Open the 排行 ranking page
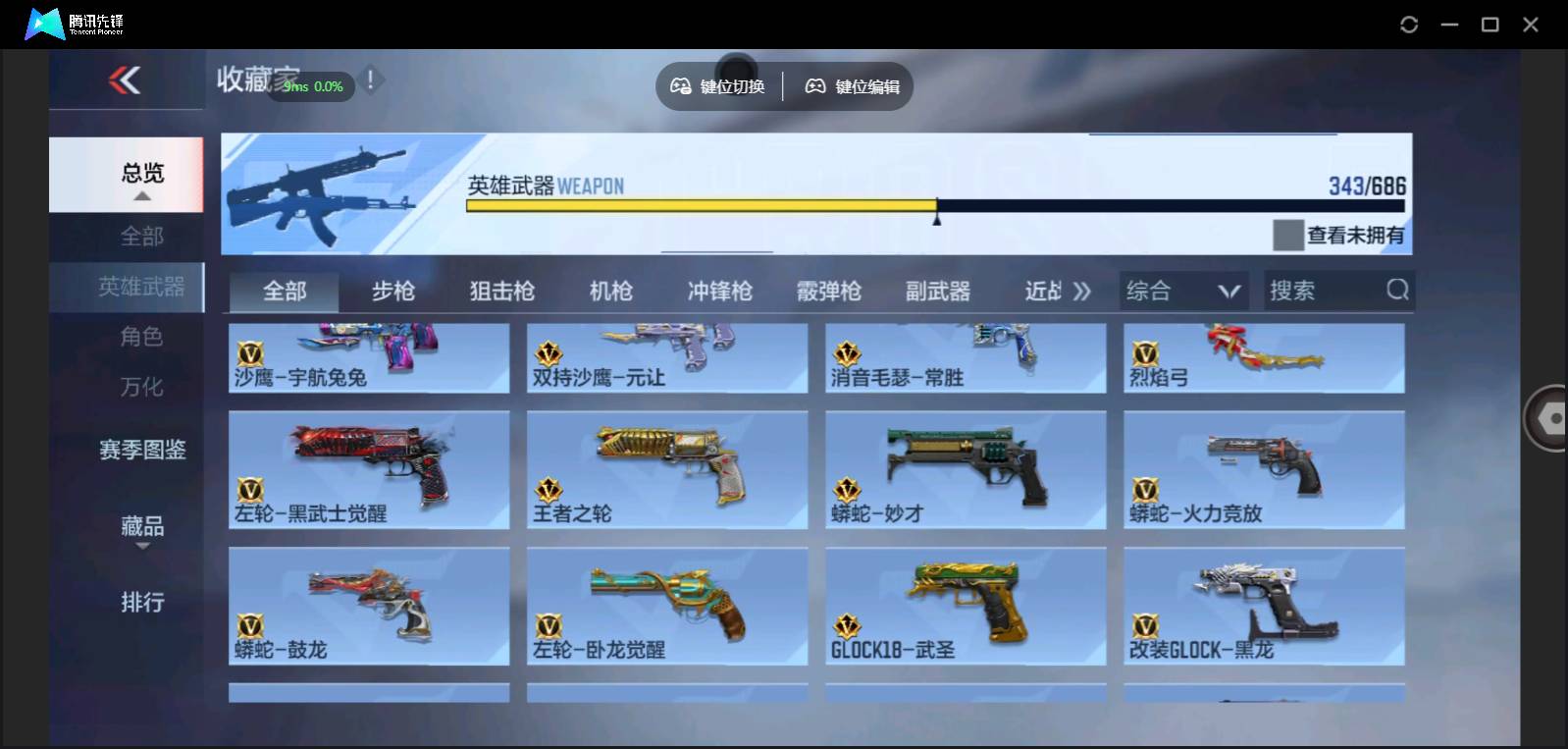Image resolution: width=1568 pixels, height=749 pixels. [x=142, y=603]
